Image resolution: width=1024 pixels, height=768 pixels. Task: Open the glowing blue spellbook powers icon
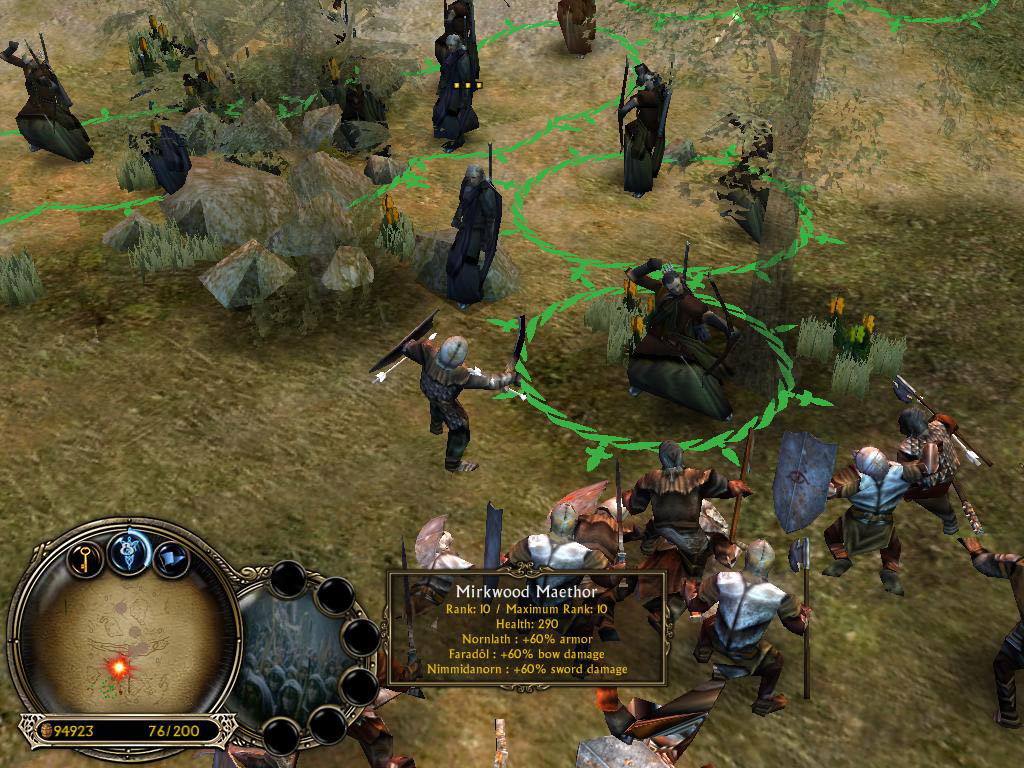point(129,553)
